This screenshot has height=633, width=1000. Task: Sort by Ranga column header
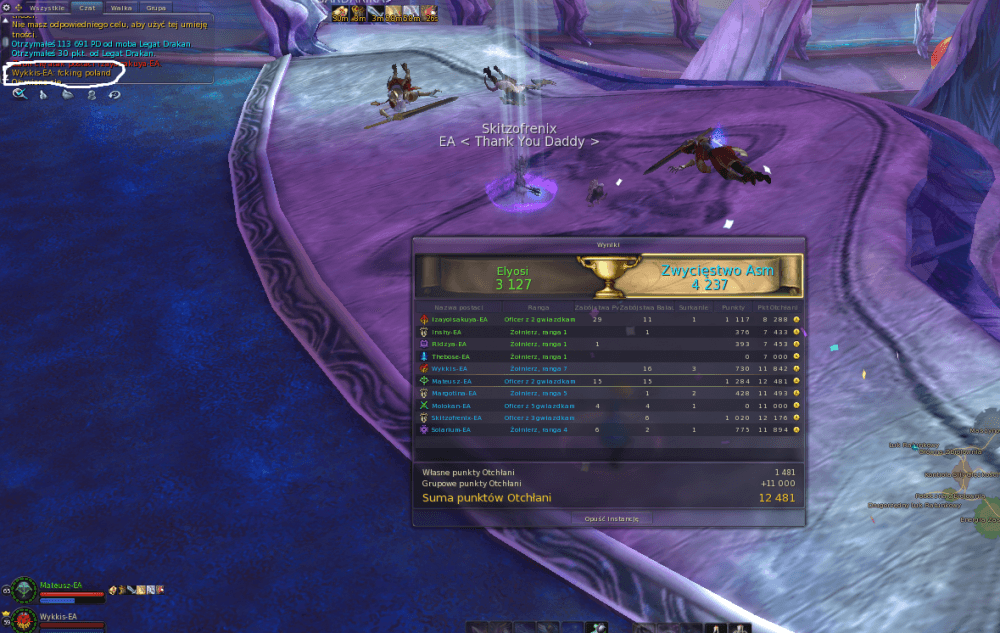[539, 307]
